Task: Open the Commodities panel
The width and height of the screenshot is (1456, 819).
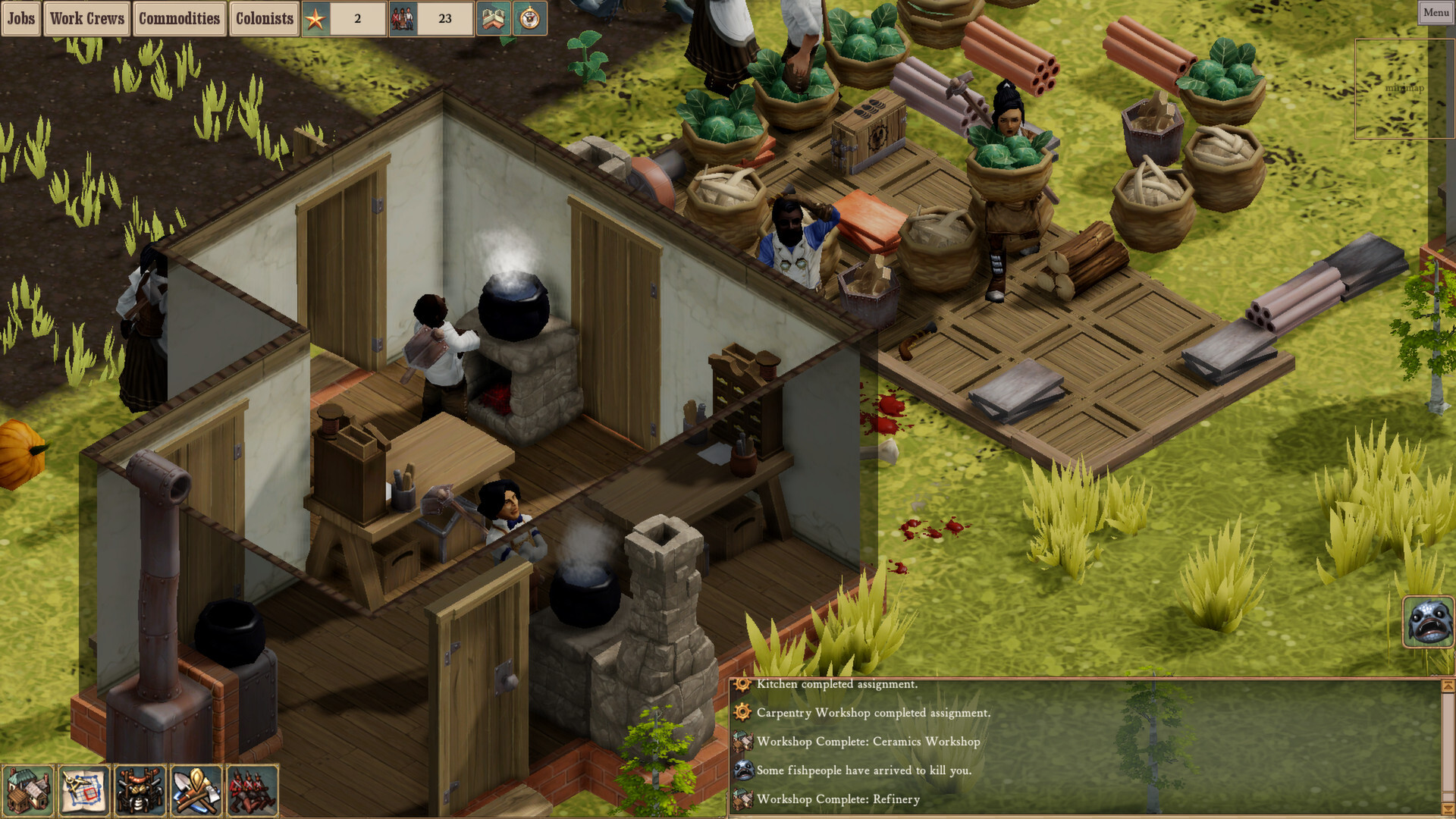Action: coord(180,19)
